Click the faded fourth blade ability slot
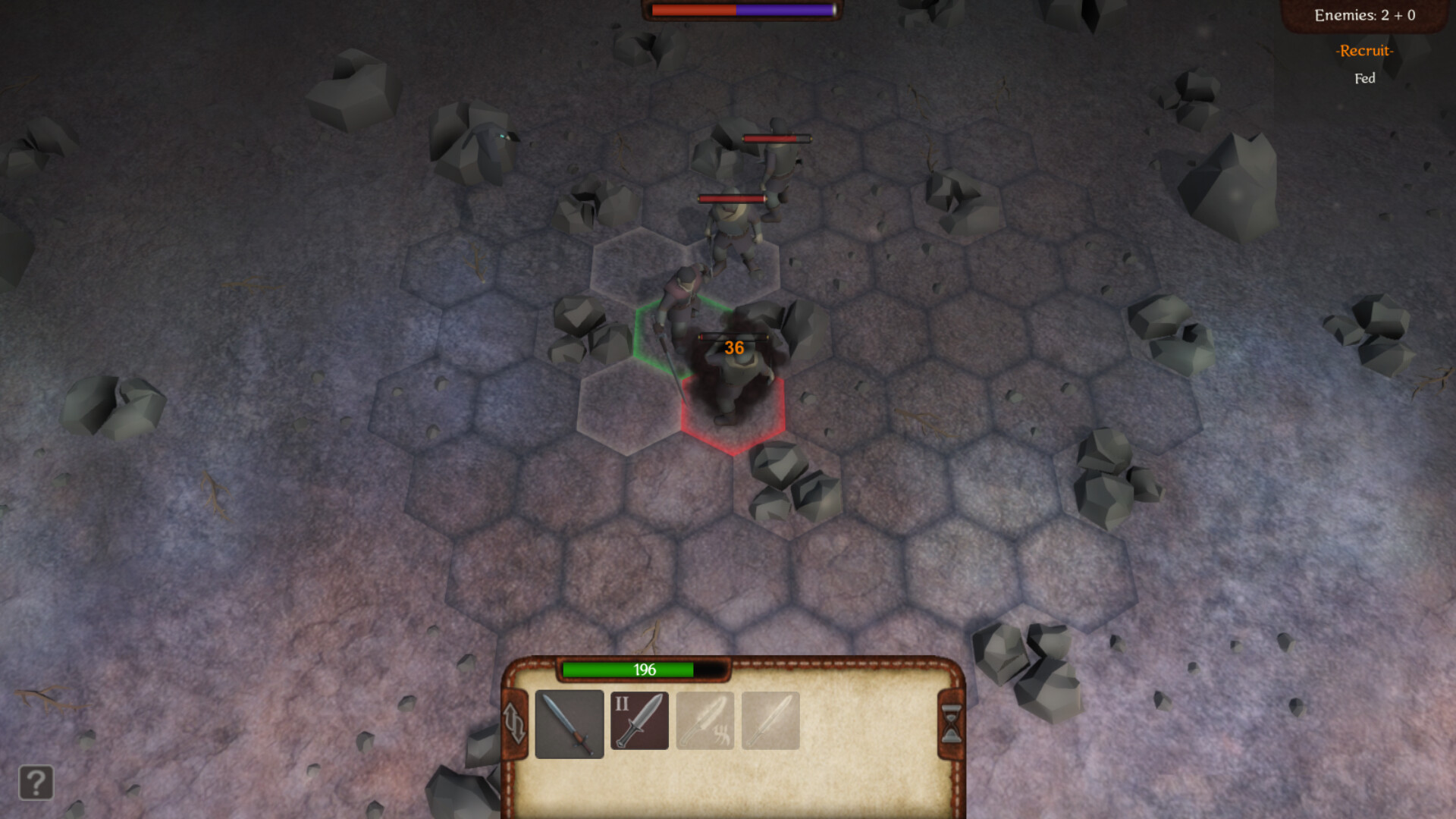This screenshot has width=1456, height=819. click(770, 721)
